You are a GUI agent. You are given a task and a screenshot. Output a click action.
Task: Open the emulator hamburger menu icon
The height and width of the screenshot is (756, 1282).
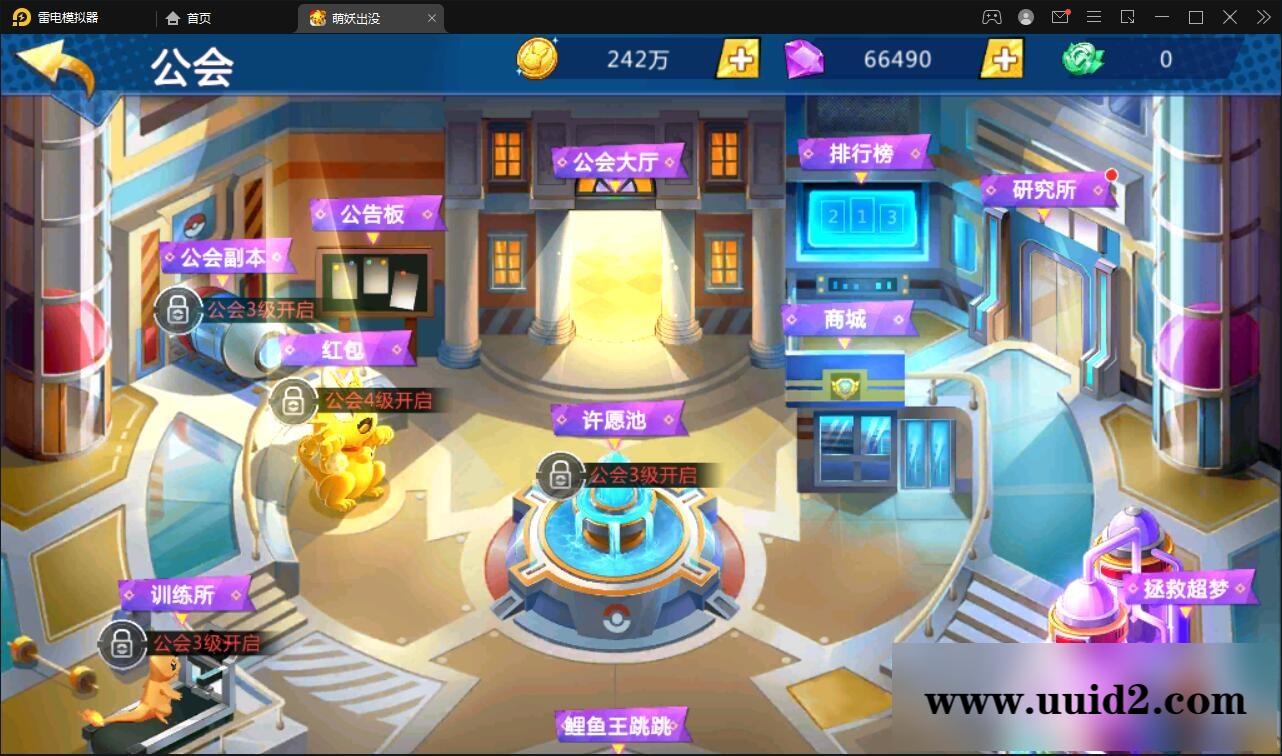(1094, 17)
